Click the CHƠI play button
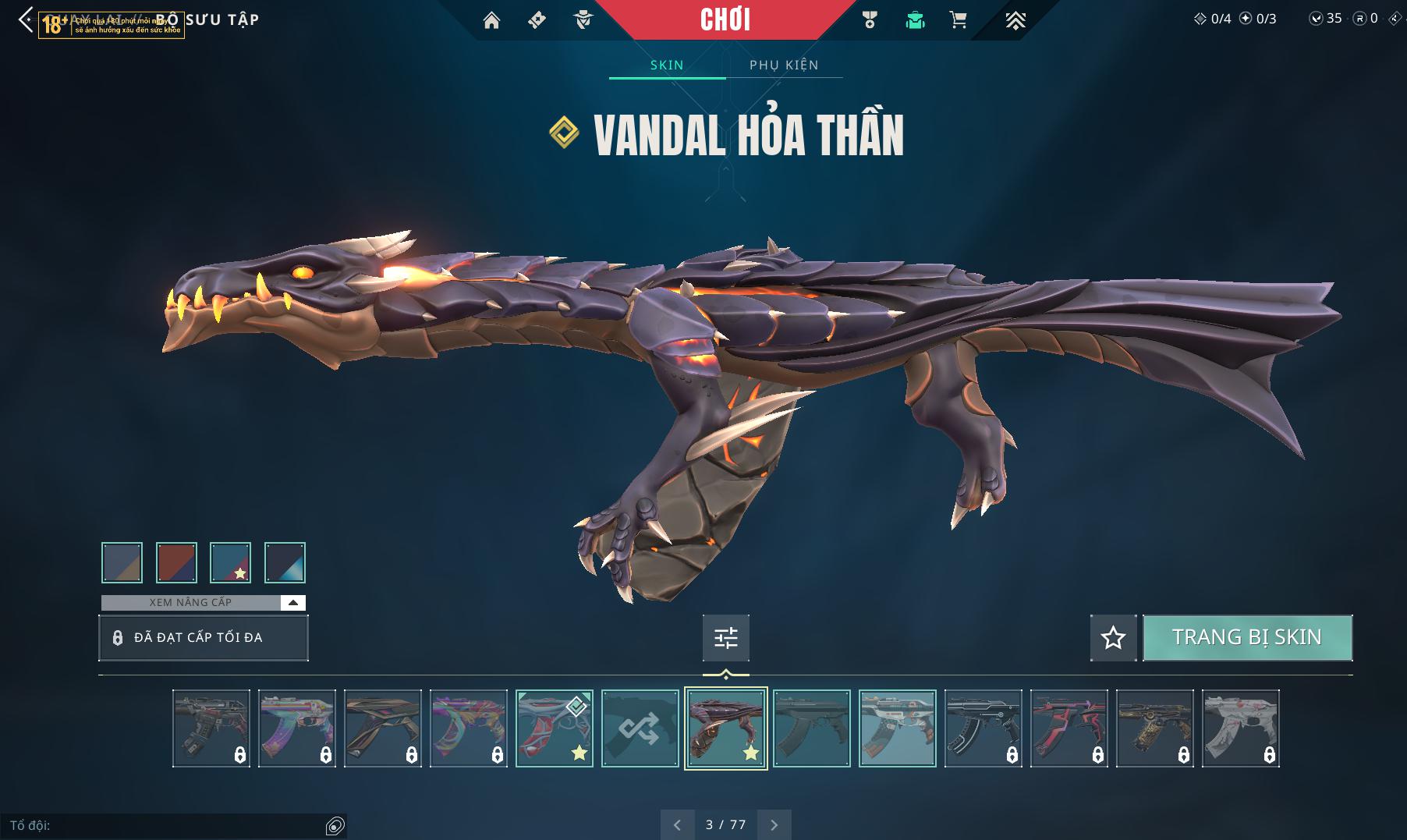The image size is (1407, 840). [725, 19]
